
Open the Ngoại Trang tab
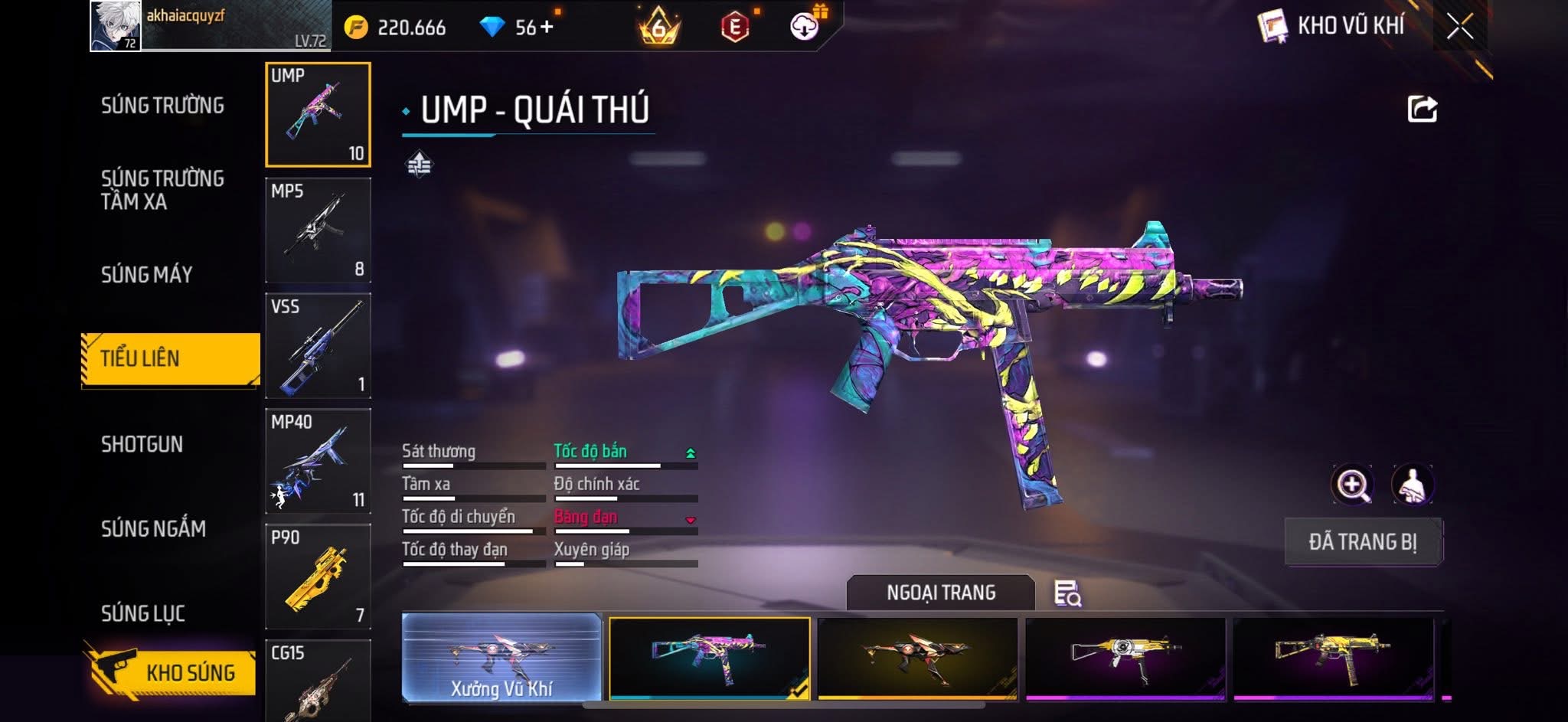click(940, 593)
